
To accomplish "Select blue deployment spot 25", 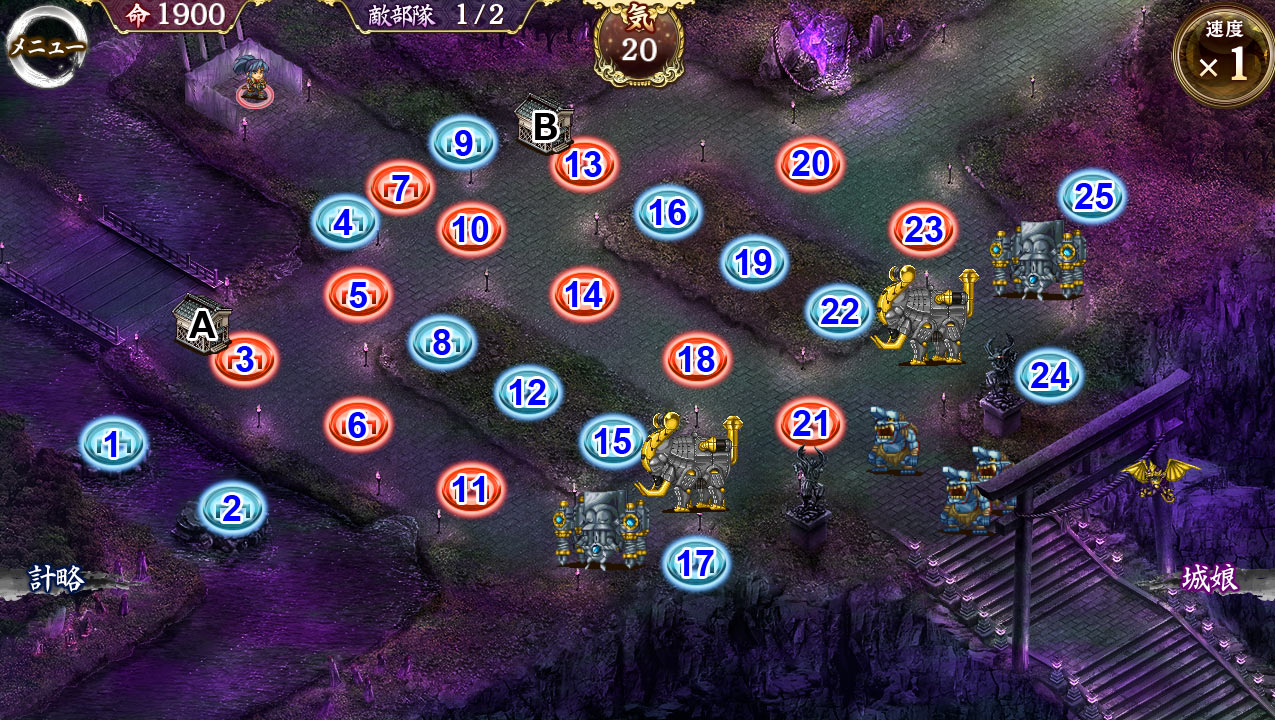I will click(x=1093, y=196).
